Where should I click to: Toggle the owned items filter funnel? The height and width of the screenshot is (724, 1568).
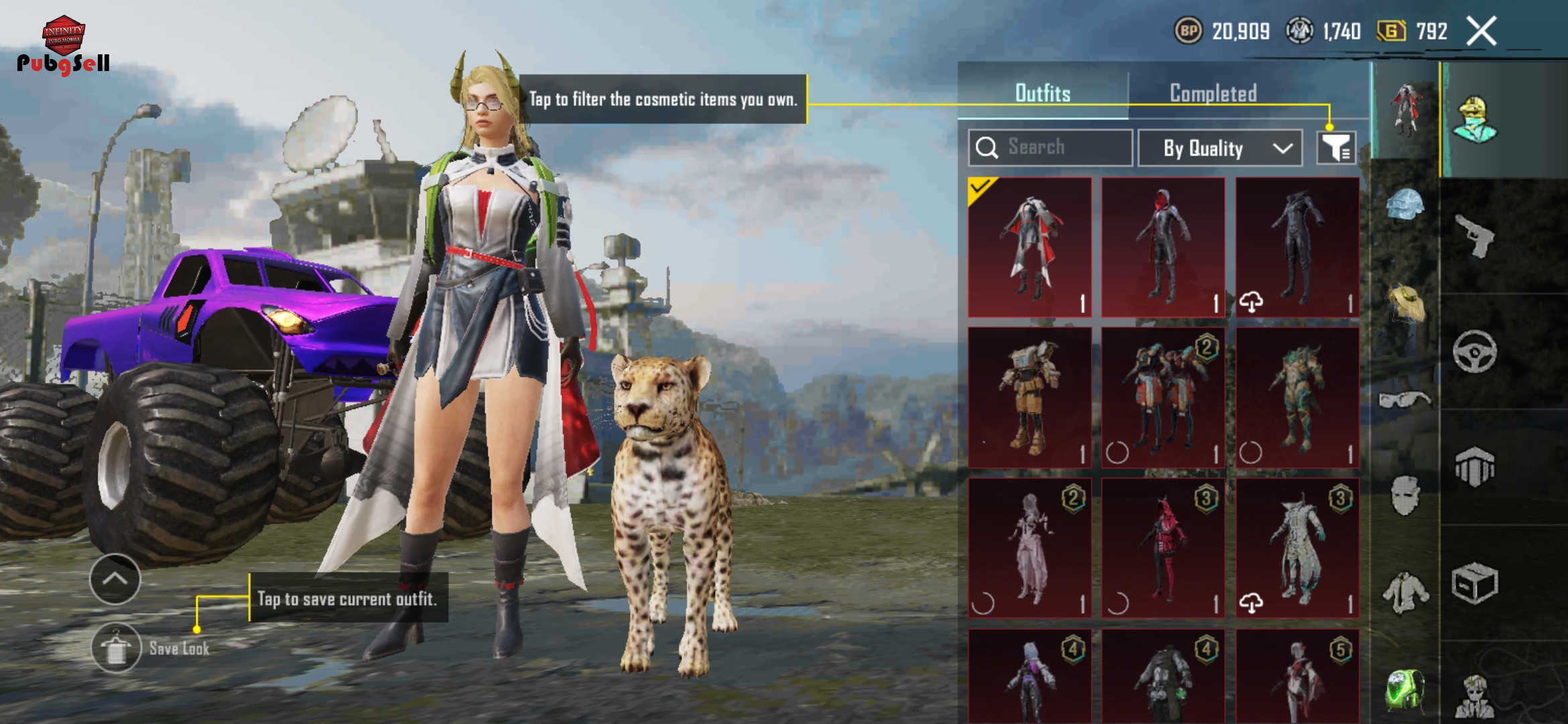[1336, 147]
